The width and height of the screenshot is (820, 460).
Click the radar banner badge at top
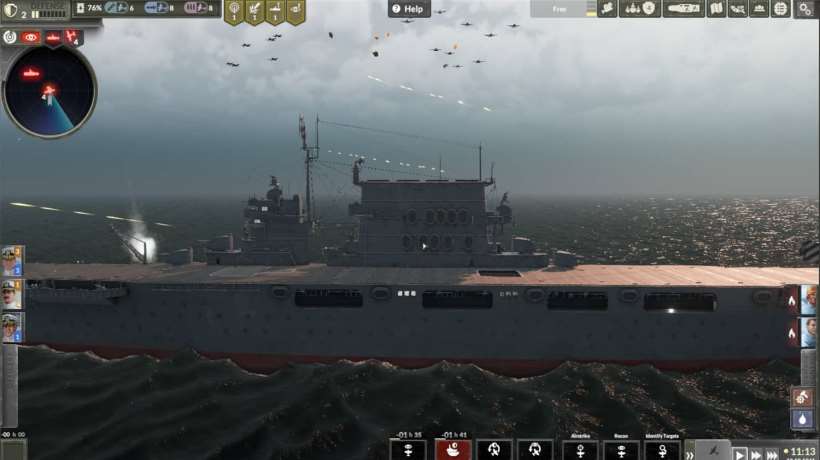(x=234, y=12)
